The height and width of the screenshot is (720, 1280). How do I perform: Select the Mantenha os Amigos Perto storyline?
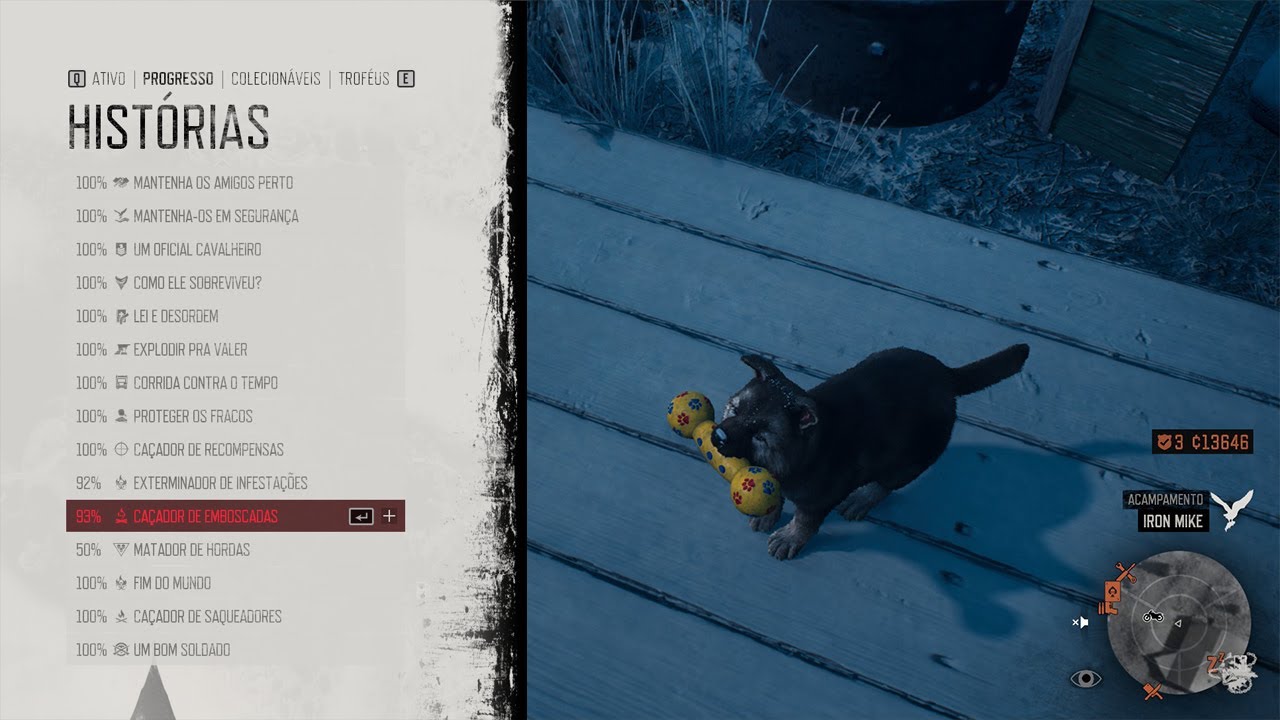(x=212, y=183)
